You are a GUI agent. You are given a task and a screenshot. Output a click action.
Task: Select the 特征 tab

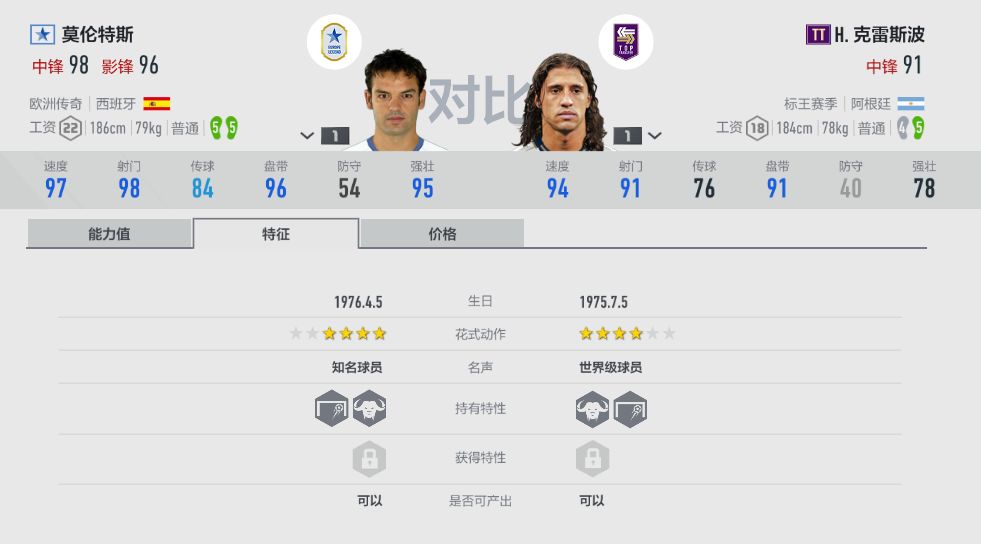click(x=276, y=234)
